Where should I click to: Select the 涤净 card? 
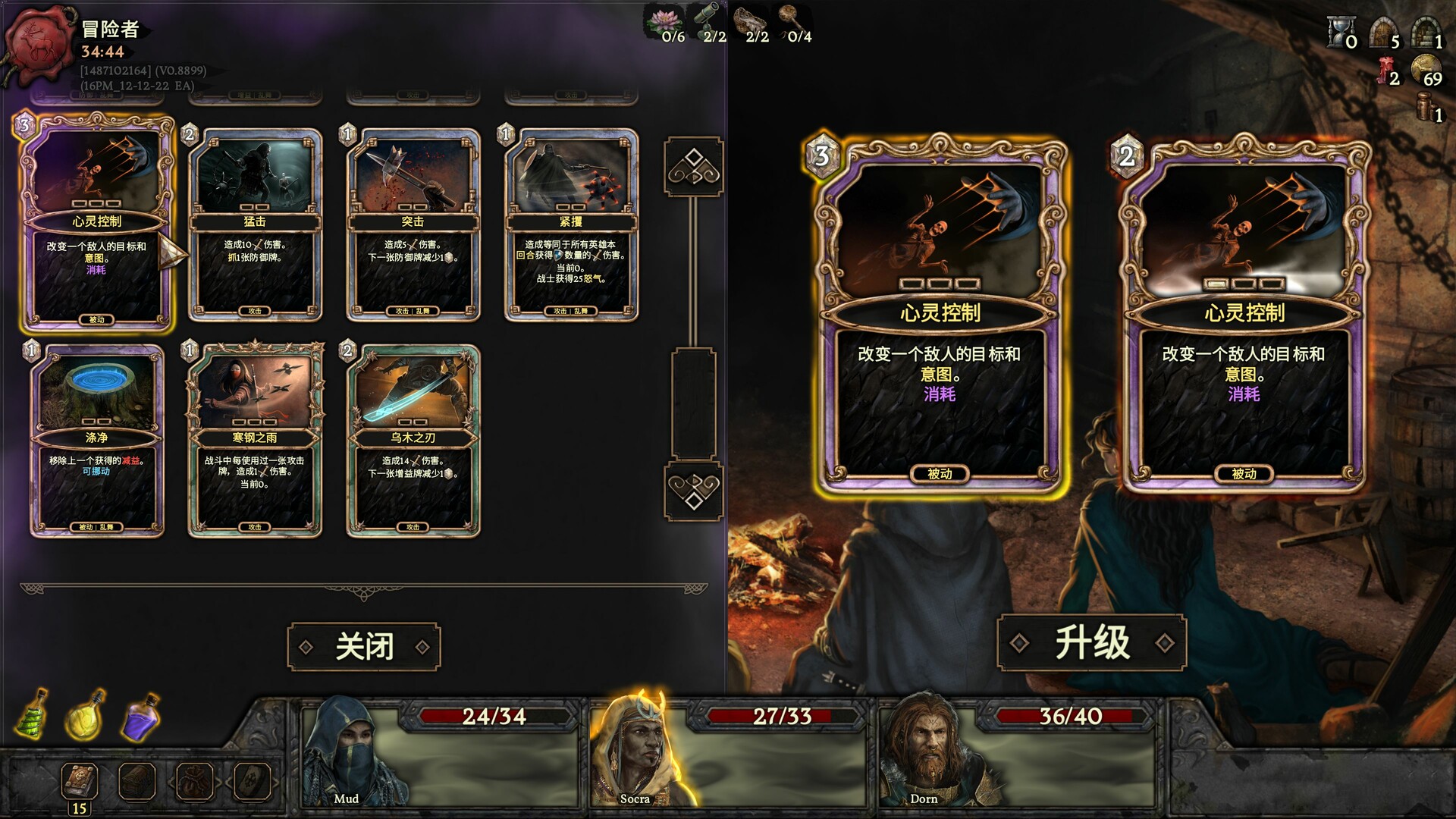click(x=97, y=441)
